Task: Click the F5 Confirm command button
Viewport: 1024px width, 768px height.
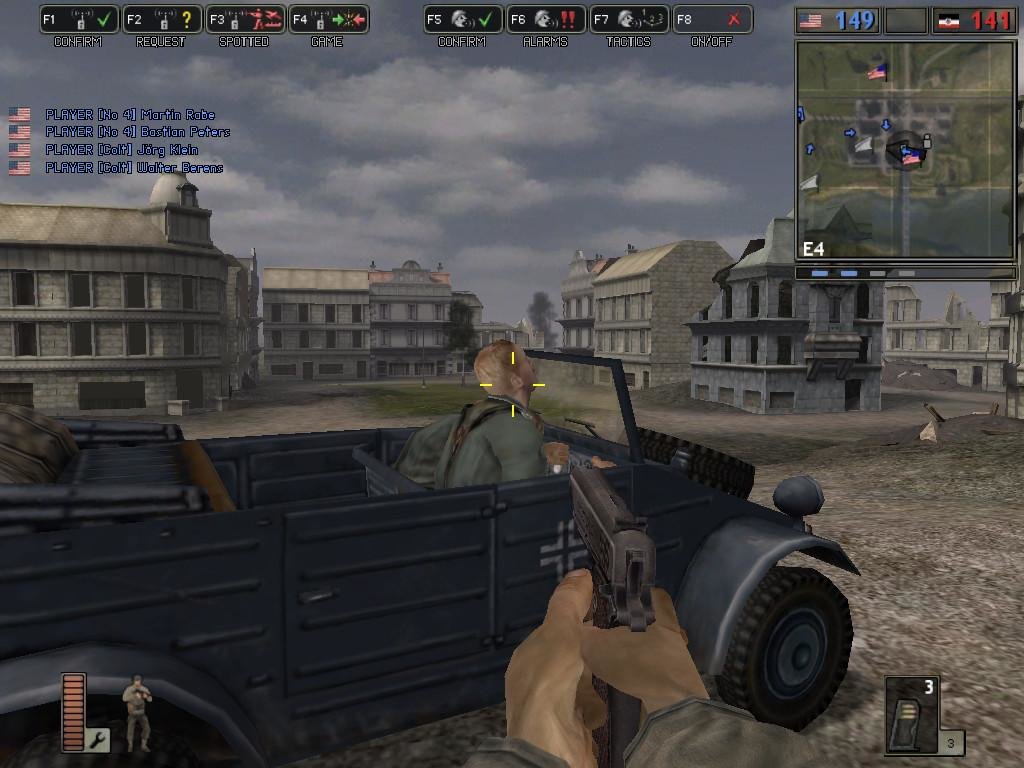Action: (462, 19)
